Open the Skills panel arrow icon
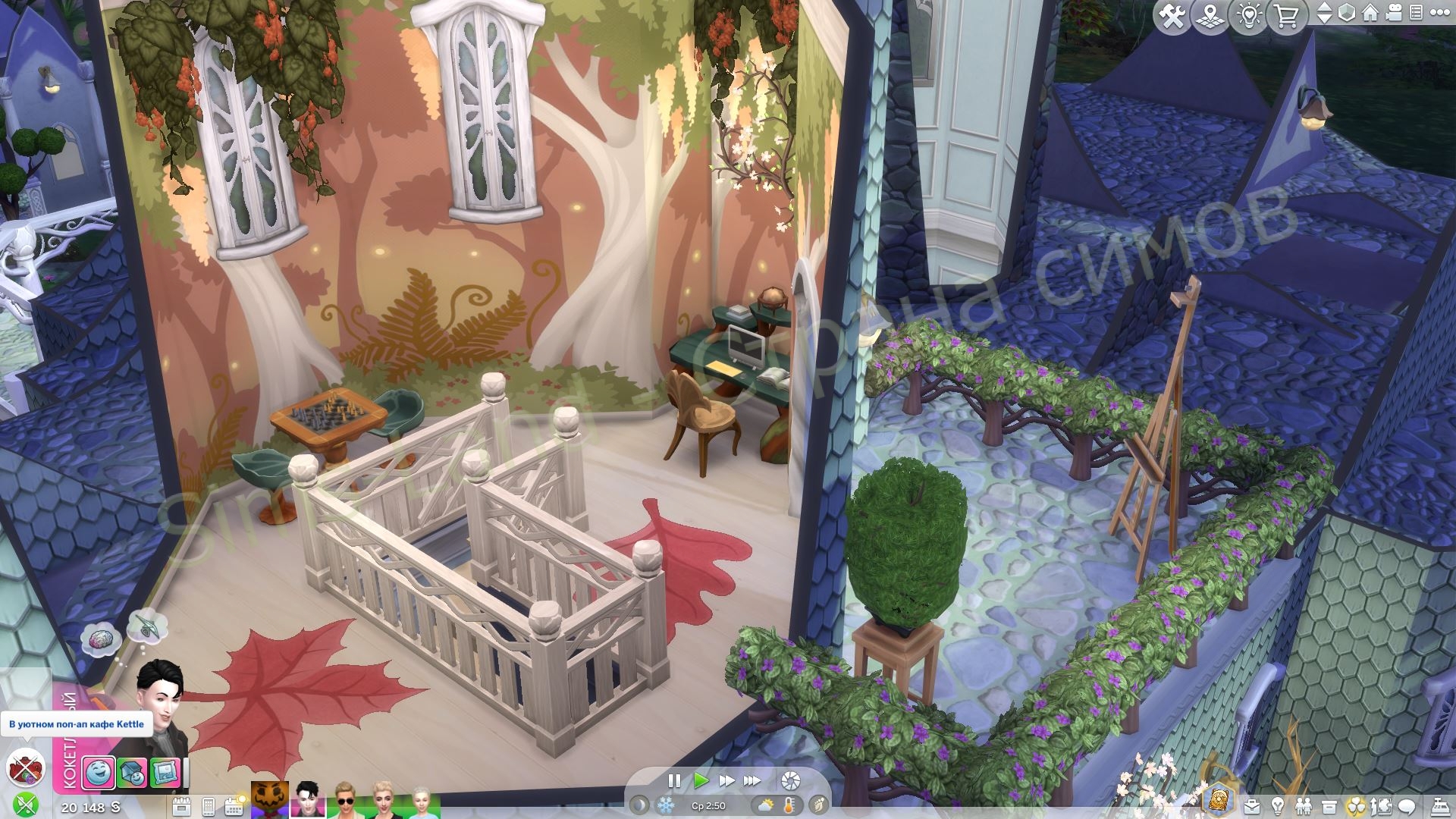The height and width of the screenshot is (819, 1456). [1380, 806]
